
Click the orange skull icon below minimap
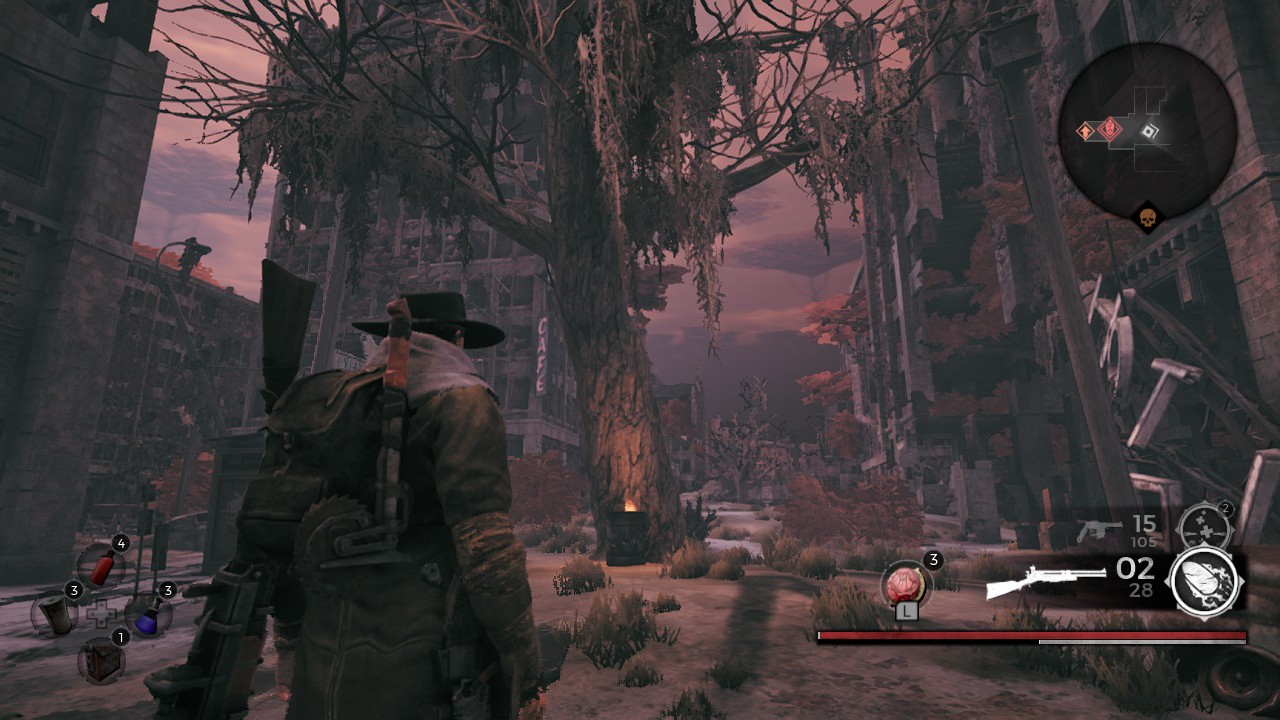pos(1147,217)
